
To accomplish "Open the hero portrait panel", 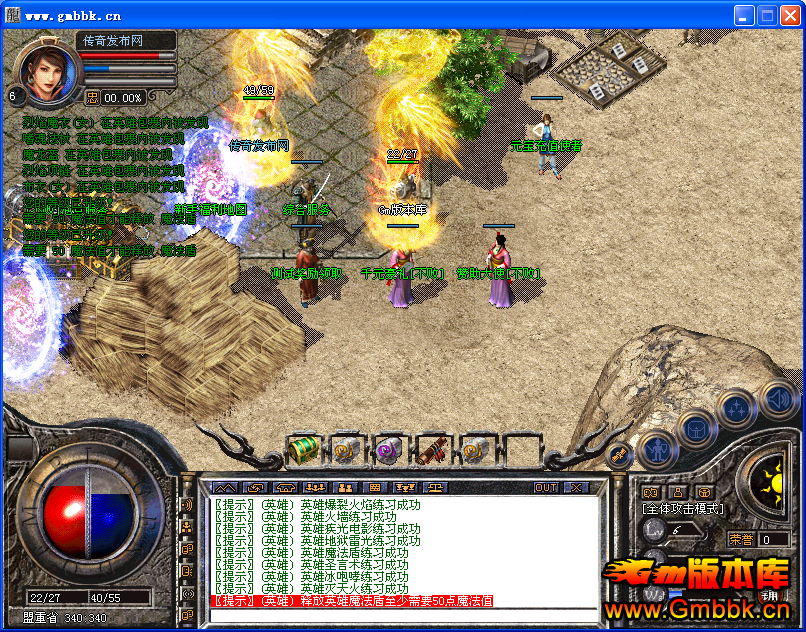I will click(46, 68).
